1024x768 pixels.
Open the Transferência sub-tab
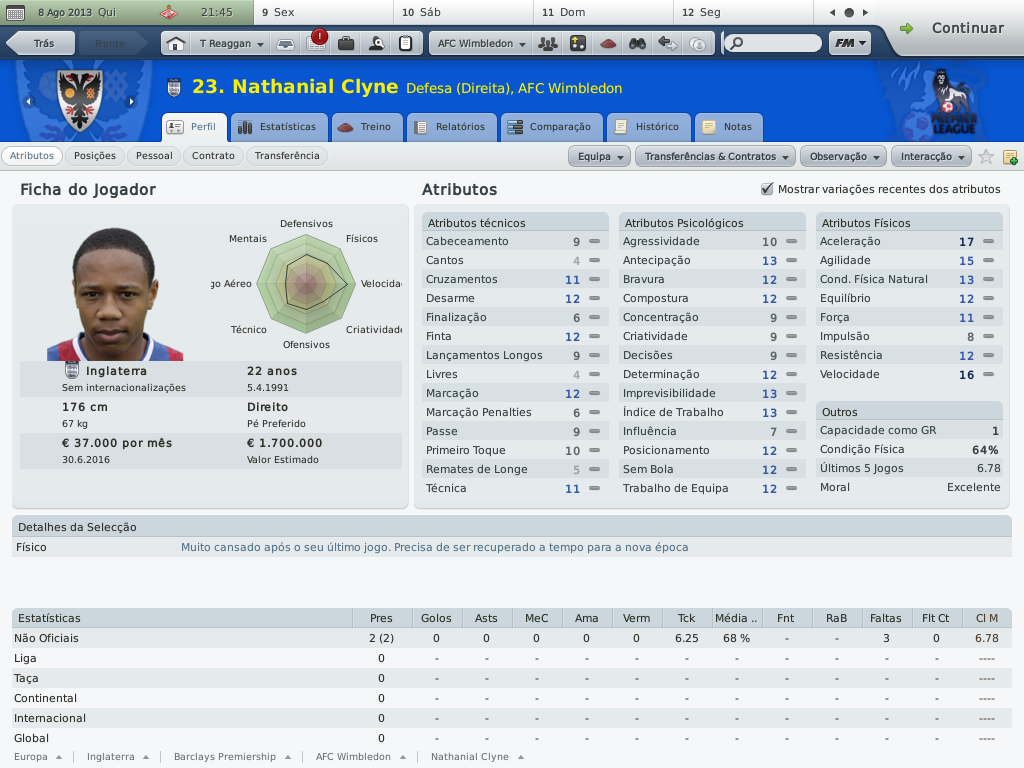pos(287,156)
